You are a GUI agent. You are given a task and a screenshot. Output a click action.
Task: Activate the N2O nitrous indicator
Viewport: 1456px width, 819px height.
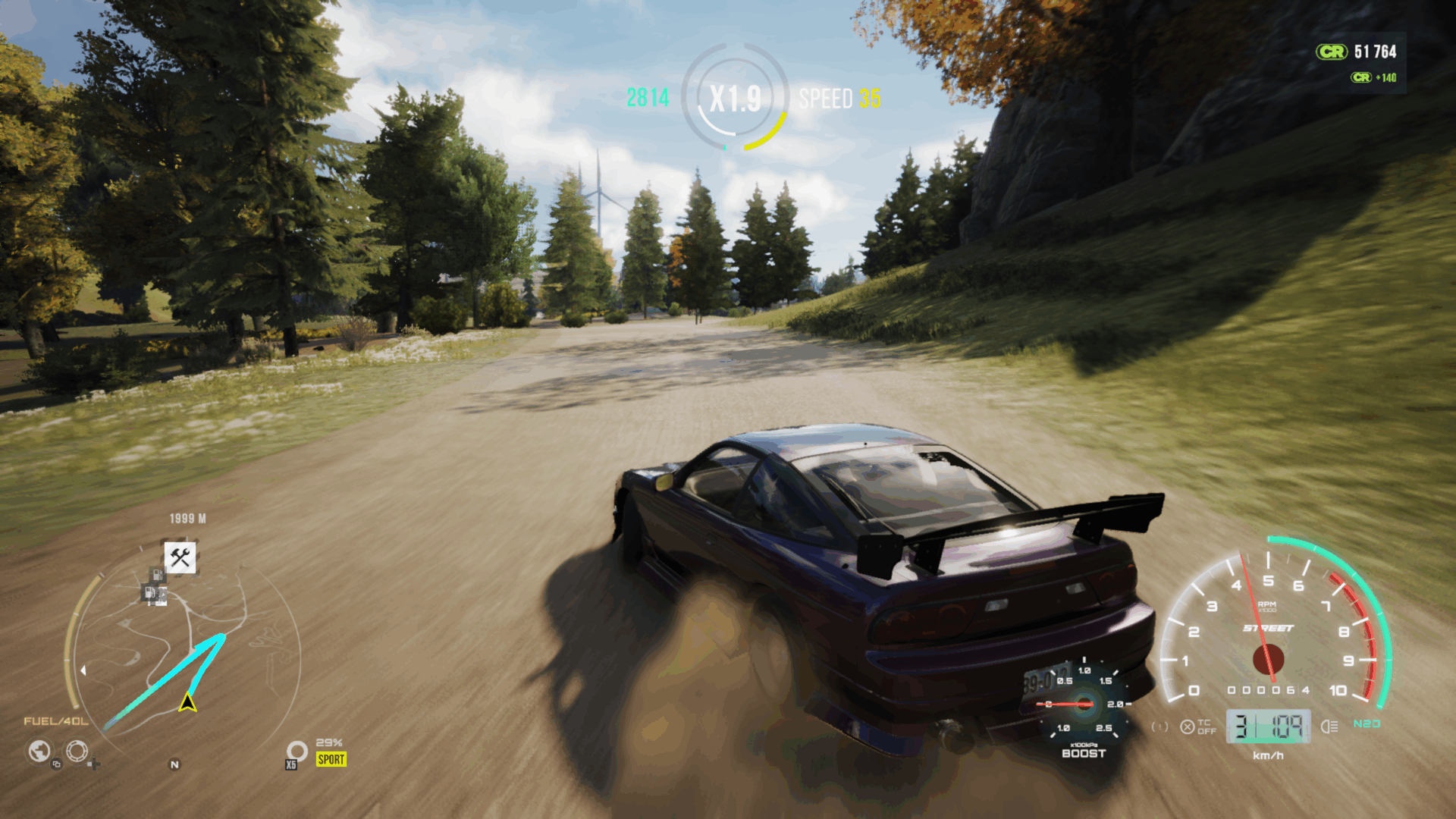(x=1367, y=723)
